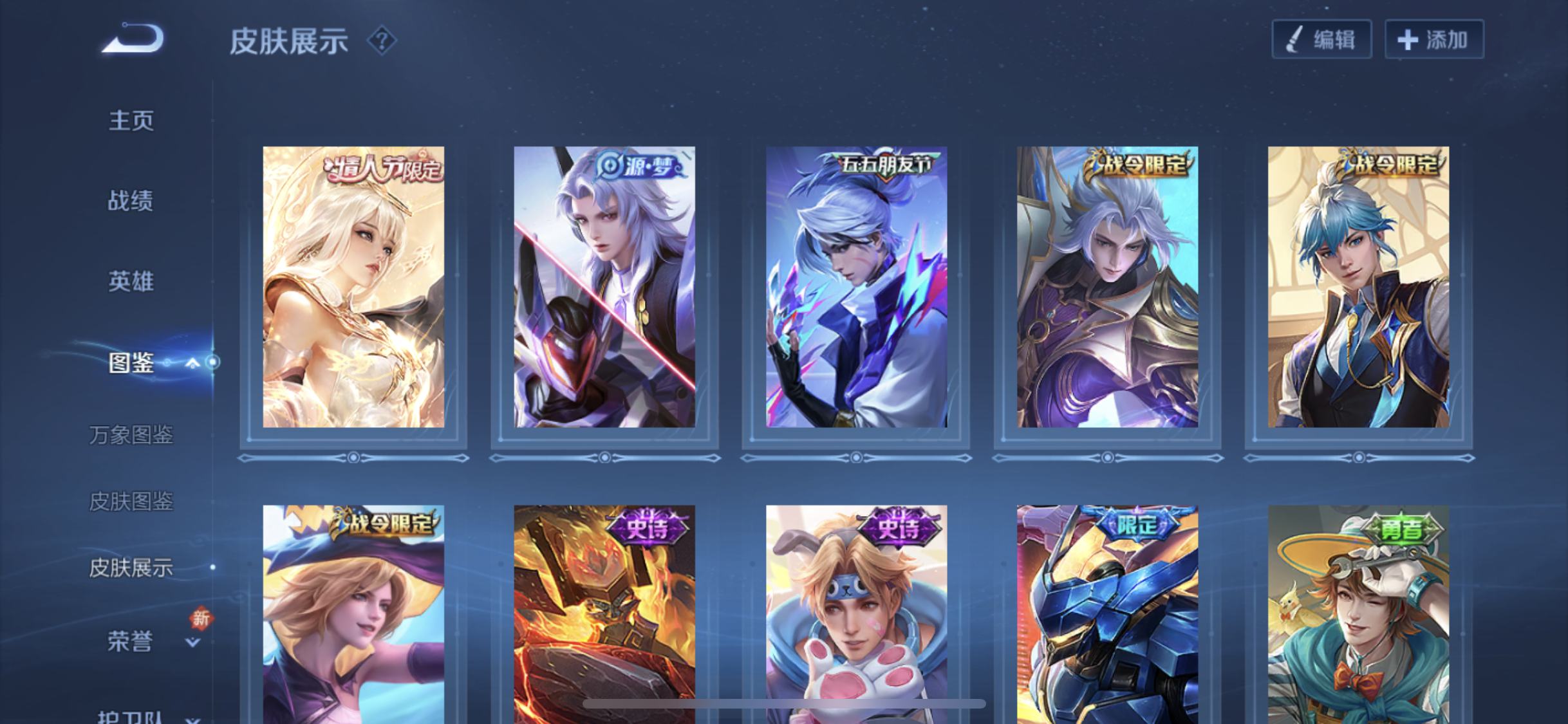The height and width of the screenshot is (724, 1568).
Task: Select the 英雄 heroes tab
Action: pos(131,281)
